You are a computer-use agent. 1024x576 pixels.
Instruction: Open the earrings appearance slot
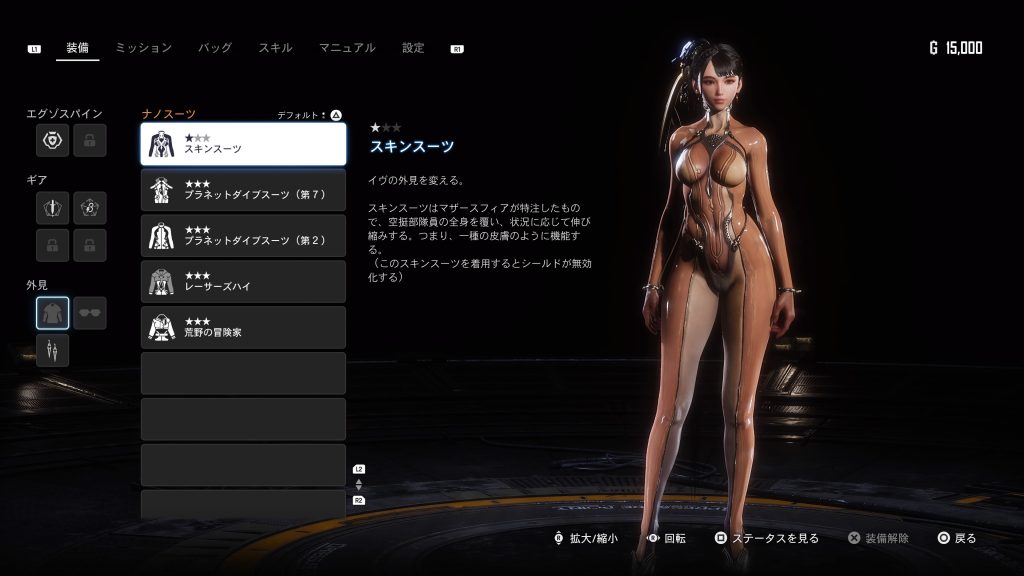[x=53, y=350]
